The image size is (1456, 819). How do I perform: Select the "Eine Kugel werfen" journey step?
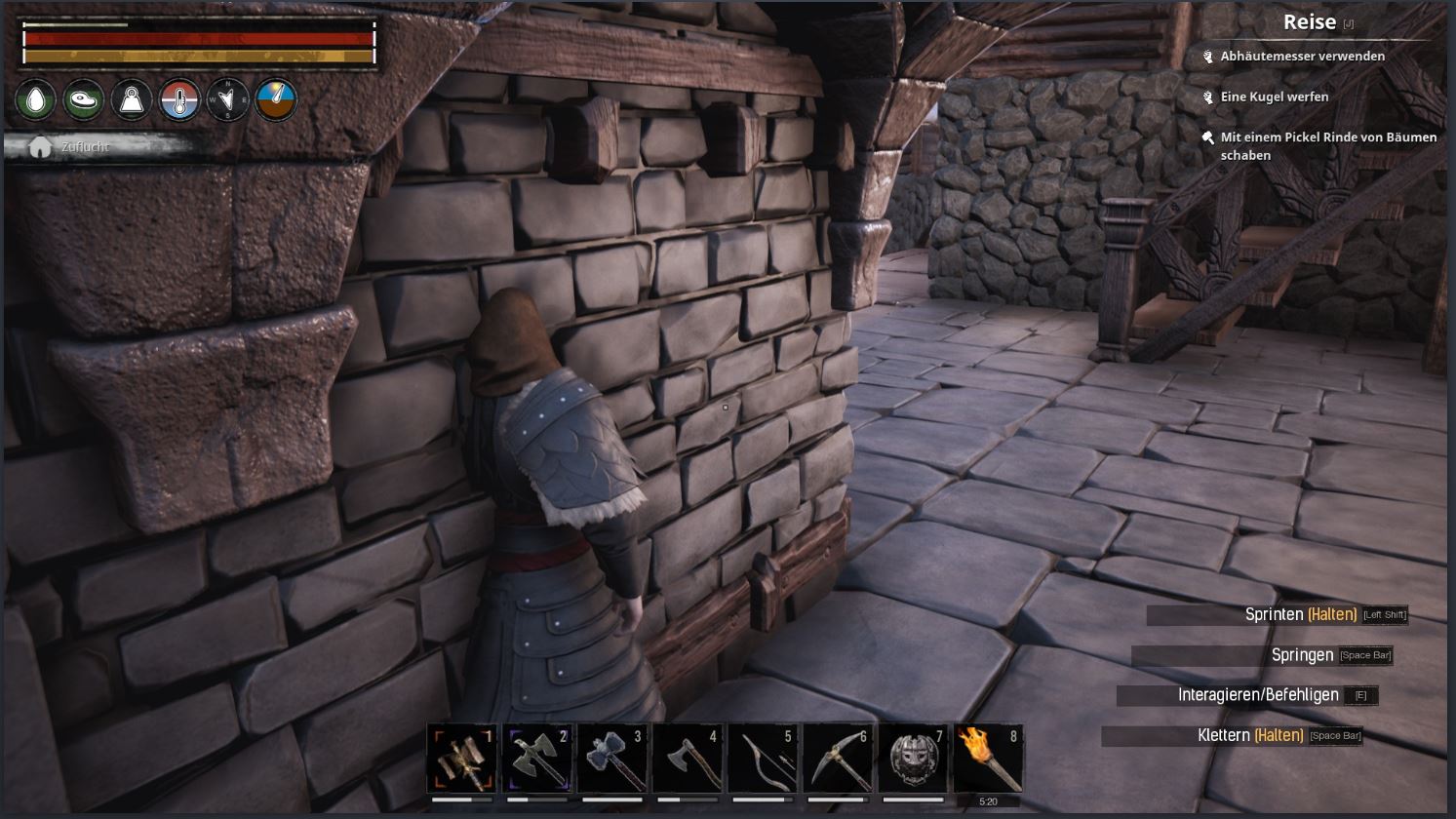1274,97
